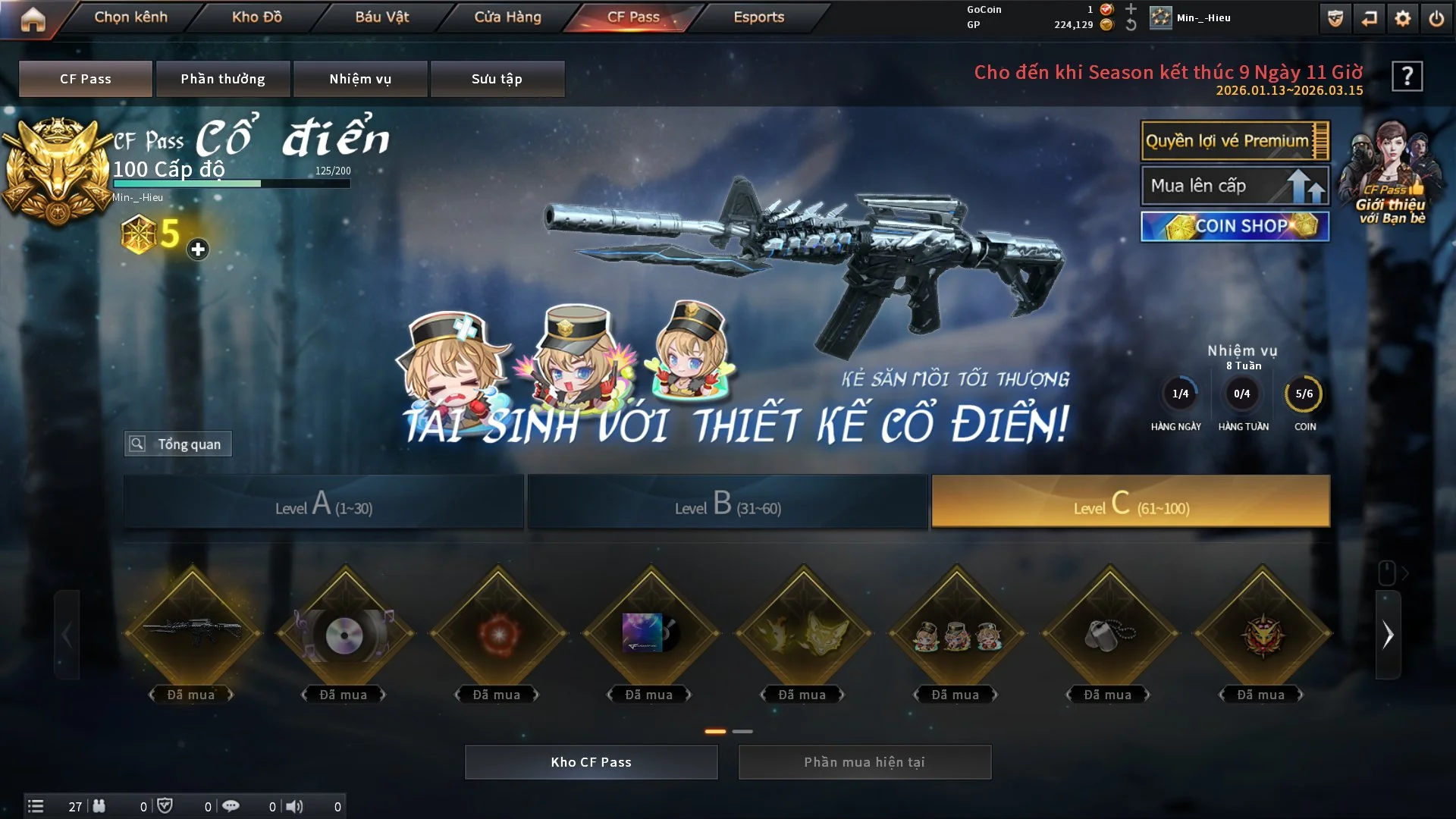
Task: Open the Tổng quan overview button
Action: pyautogui.click(x=178, y=444)
